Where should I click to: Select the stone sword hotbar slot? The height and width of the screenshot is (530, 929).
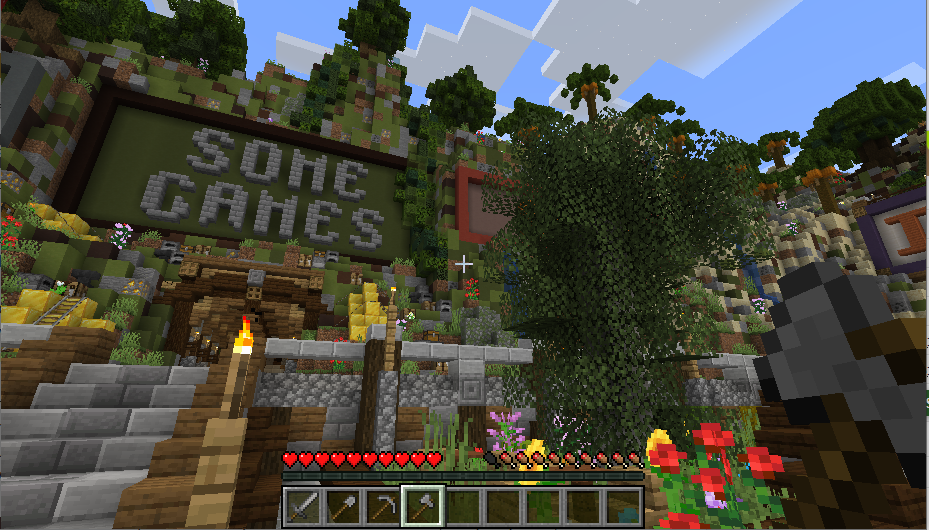click(x=303, y=506)
